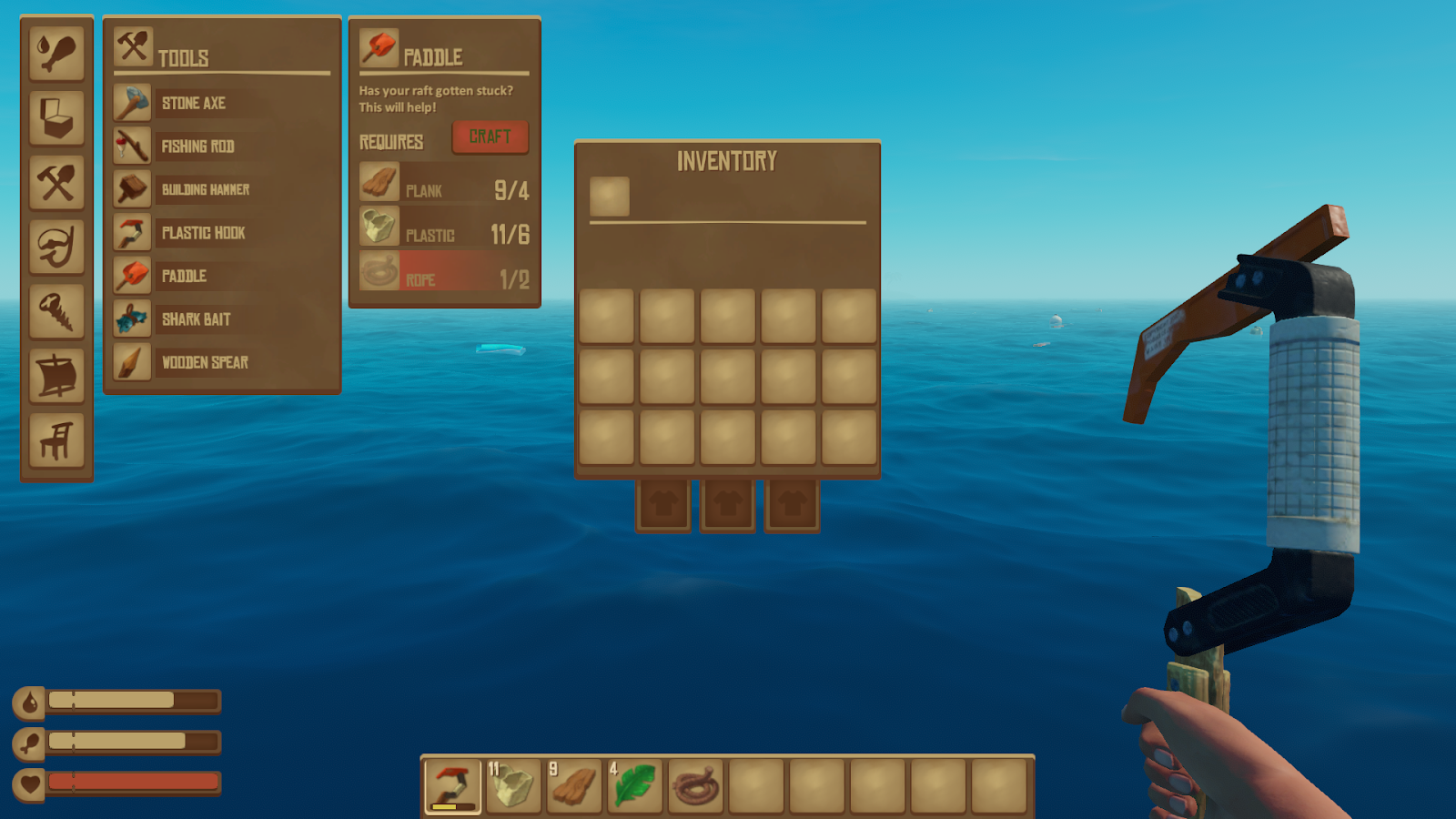Image resolution: width=1456 pixels, height=819 pixels.
Task: Click the paddle in the first hotbar slot
Action: [x=451, y=787]
